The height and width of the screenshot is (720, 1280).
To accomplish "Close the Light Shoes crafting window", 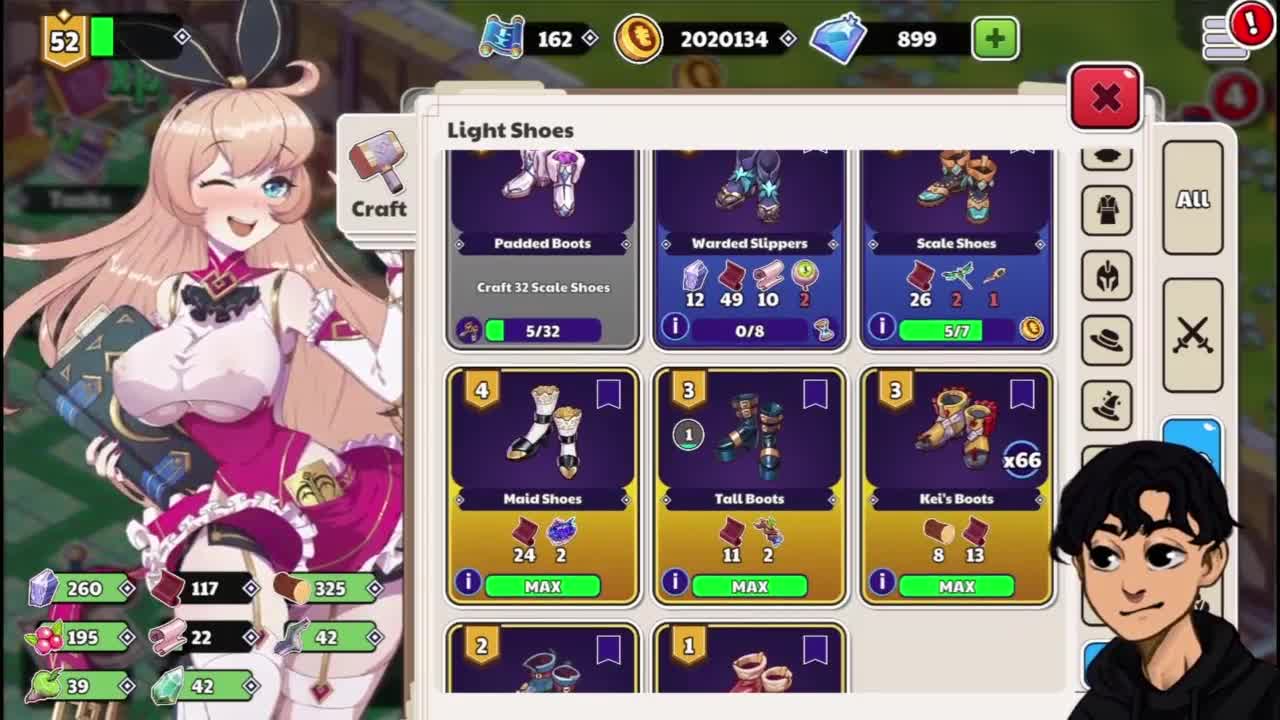I will 1105,98.
